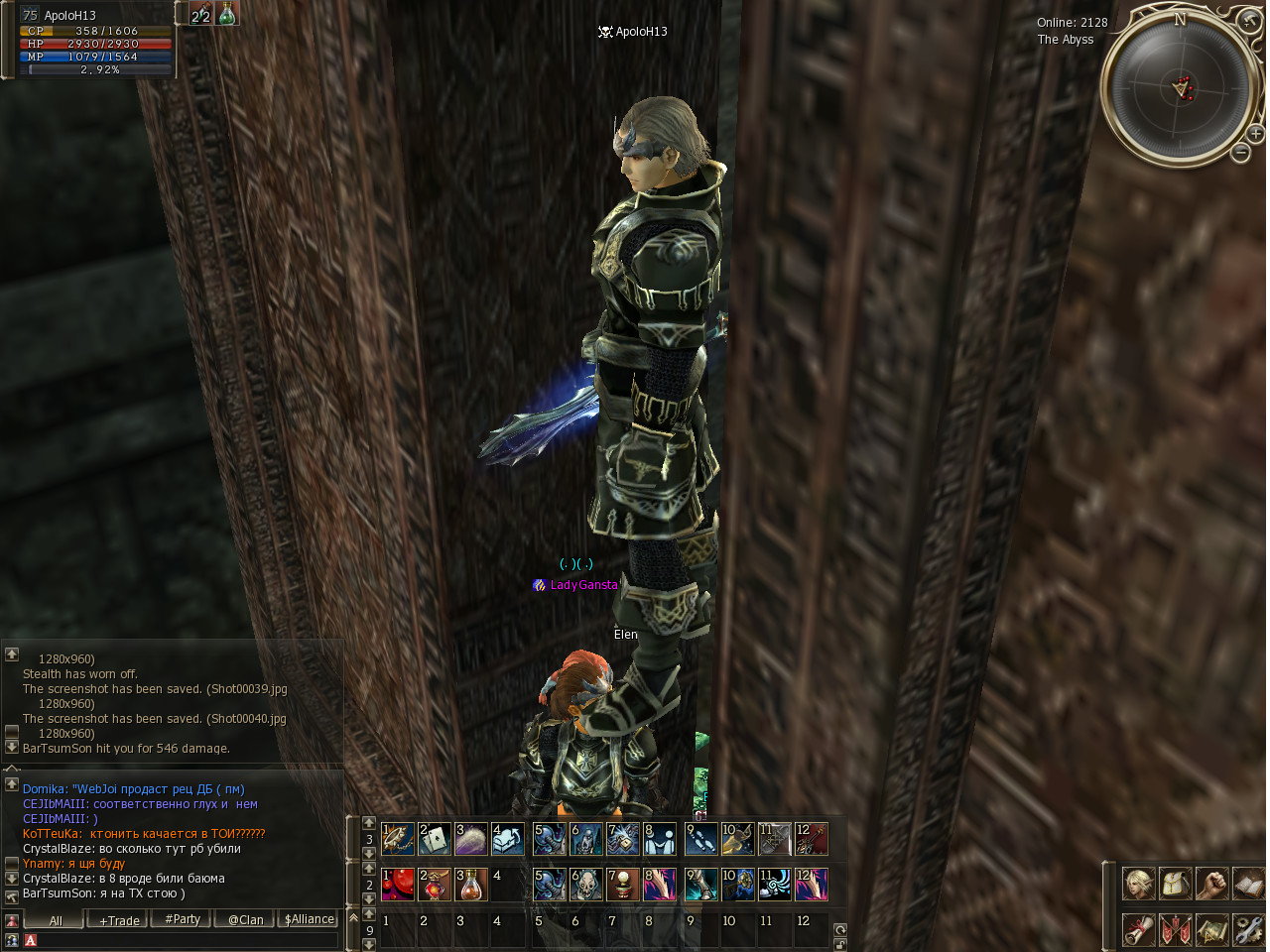Screen dimensions: 1270x952
Task: Open the character status elf portrait icon
Action: pyautogui.click(x=1138, y=883)
